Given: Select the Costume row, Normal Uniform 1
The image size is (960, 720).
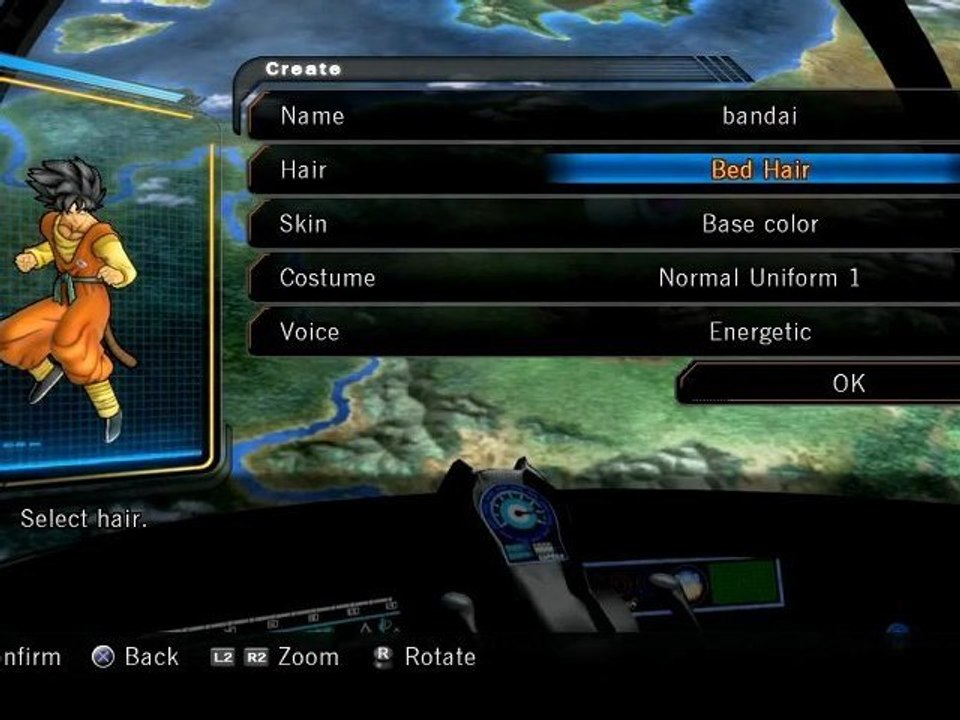Looking at the screenshot, I should (x=600, y=278).
